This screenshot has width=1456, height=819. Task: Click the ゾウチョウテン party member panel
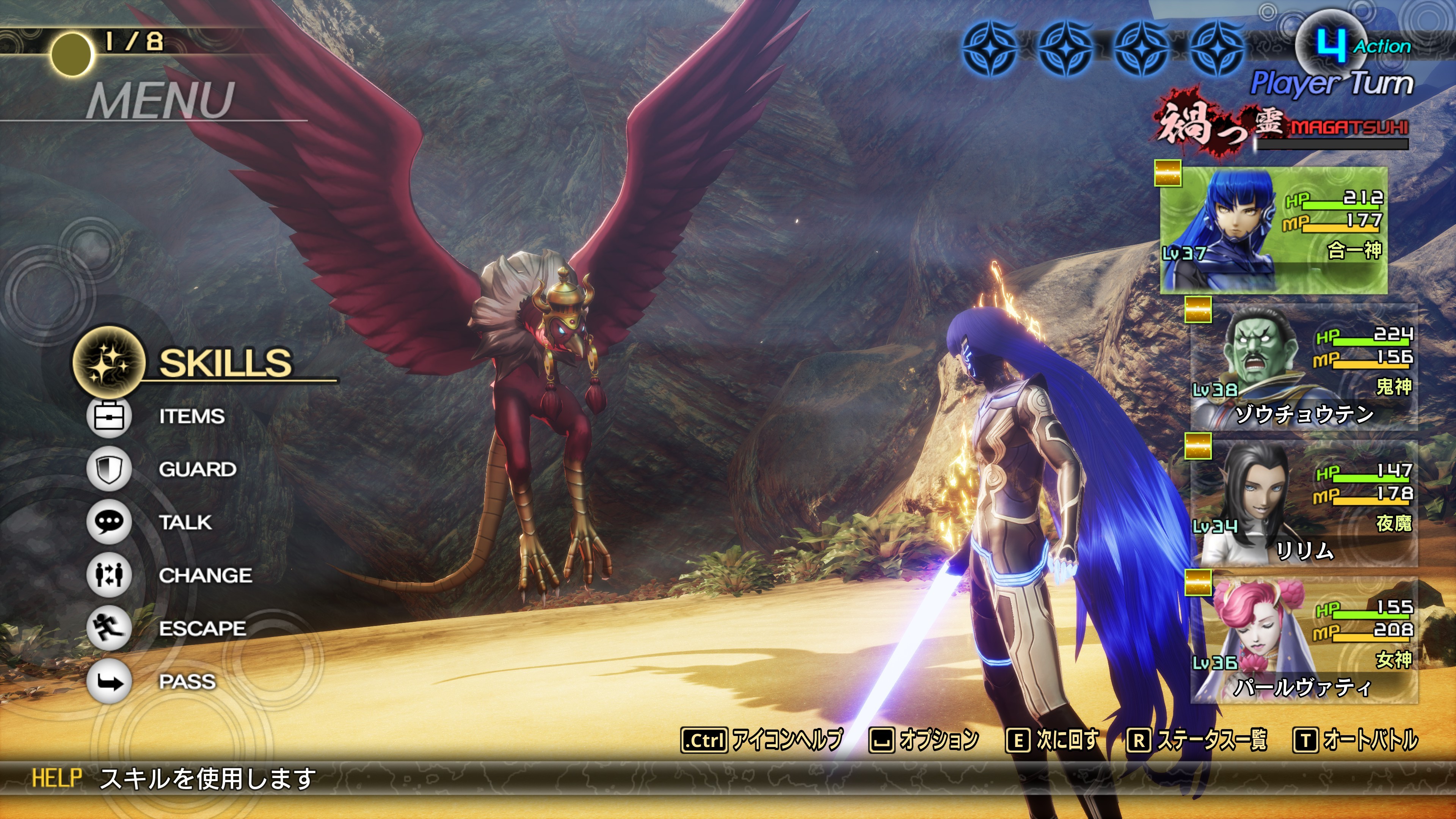(x=1304, y=367)
